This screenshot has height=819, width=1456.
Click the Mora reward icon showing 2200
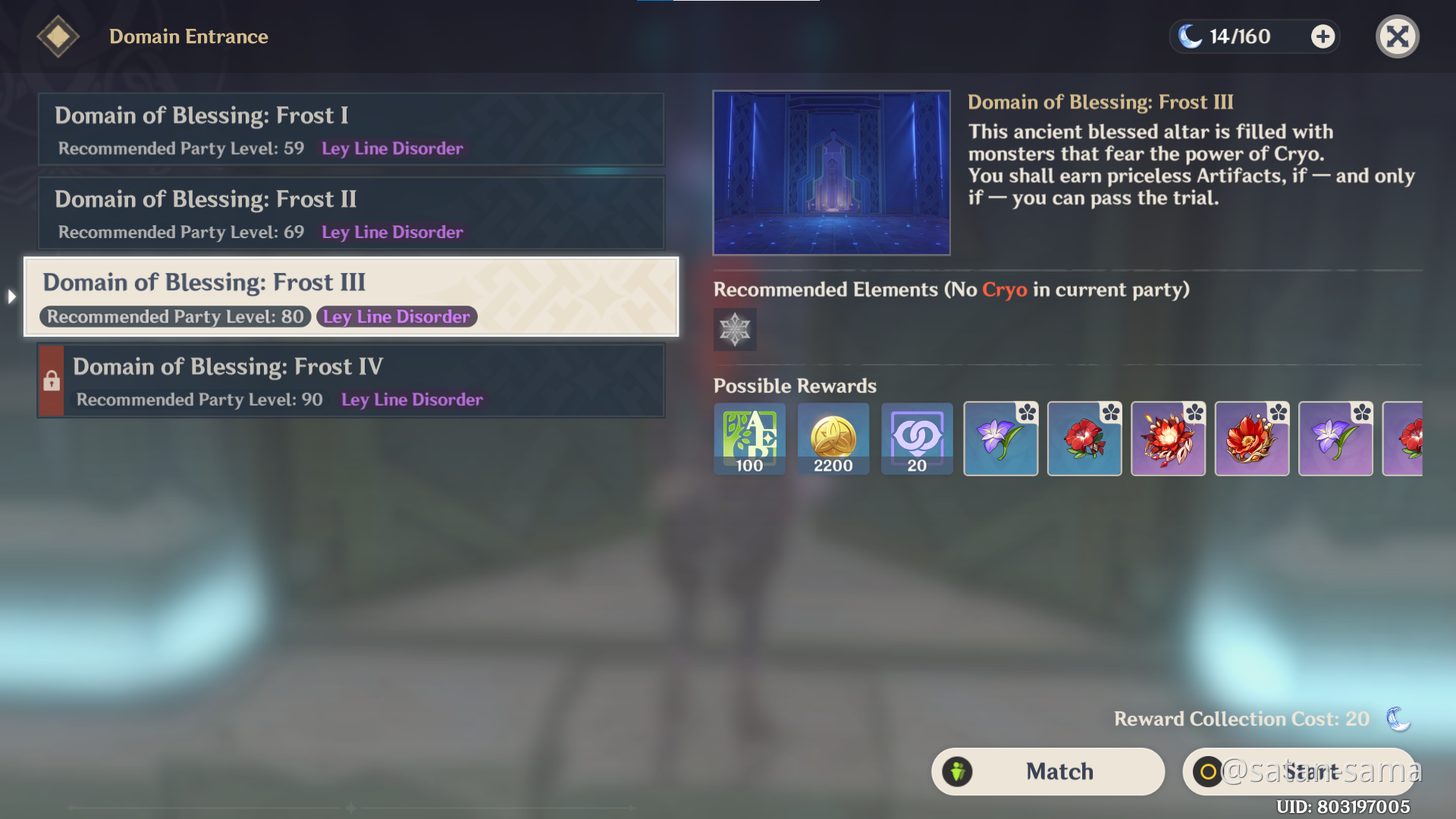(833, 438)
